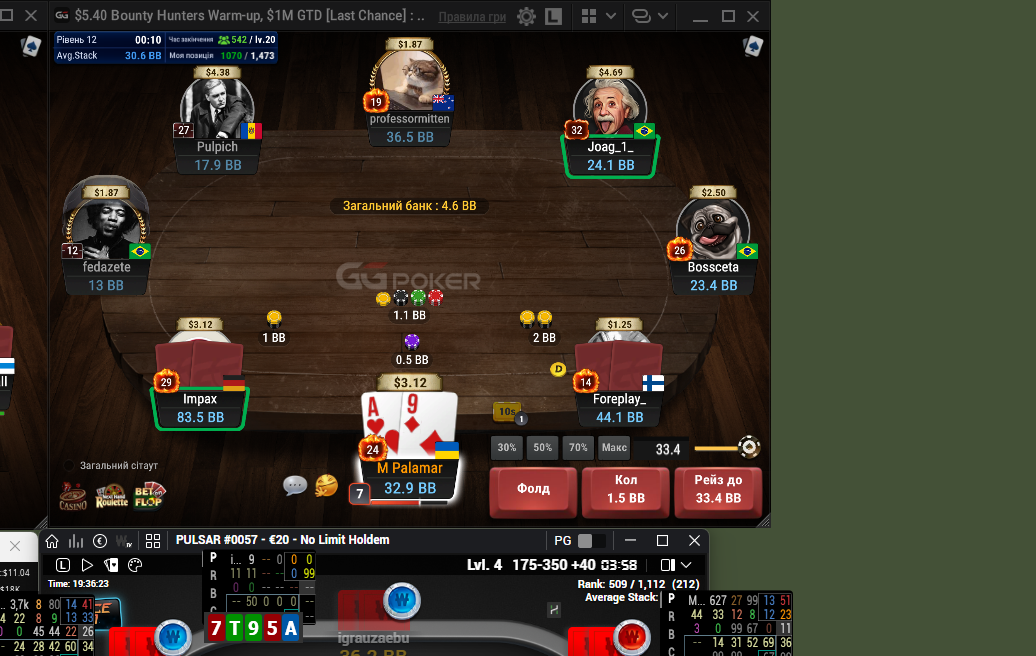Select the 70% bet size preset
1036x656 pixels.
(x=577, y=448)
